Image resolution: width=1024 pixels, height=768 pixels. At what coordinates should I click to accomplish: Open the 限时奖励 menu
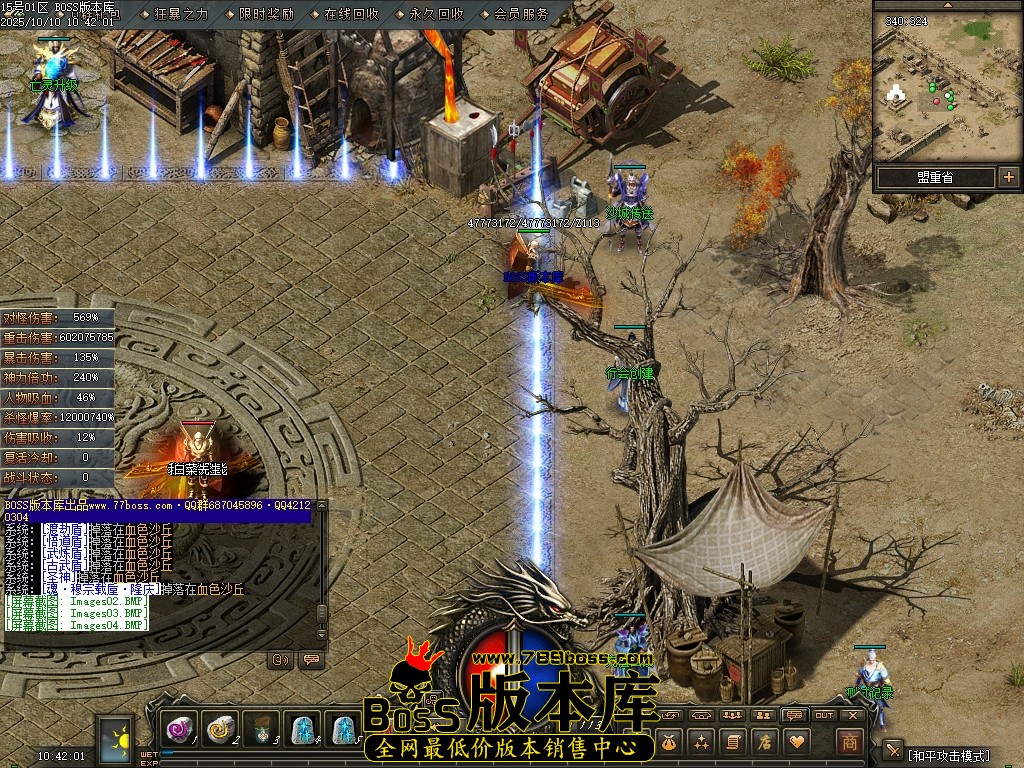coord(266,14)
